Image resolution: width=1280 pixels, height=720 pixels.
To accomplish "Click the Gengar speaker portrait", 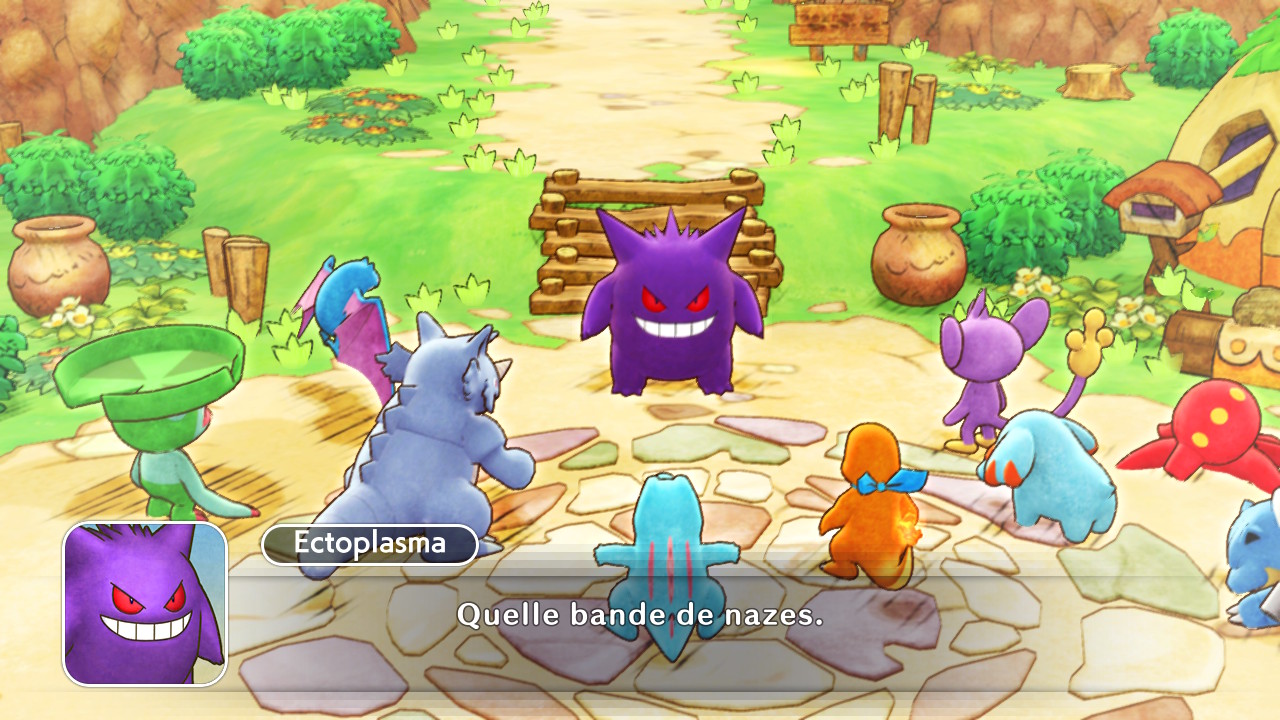I will [145, 604].
